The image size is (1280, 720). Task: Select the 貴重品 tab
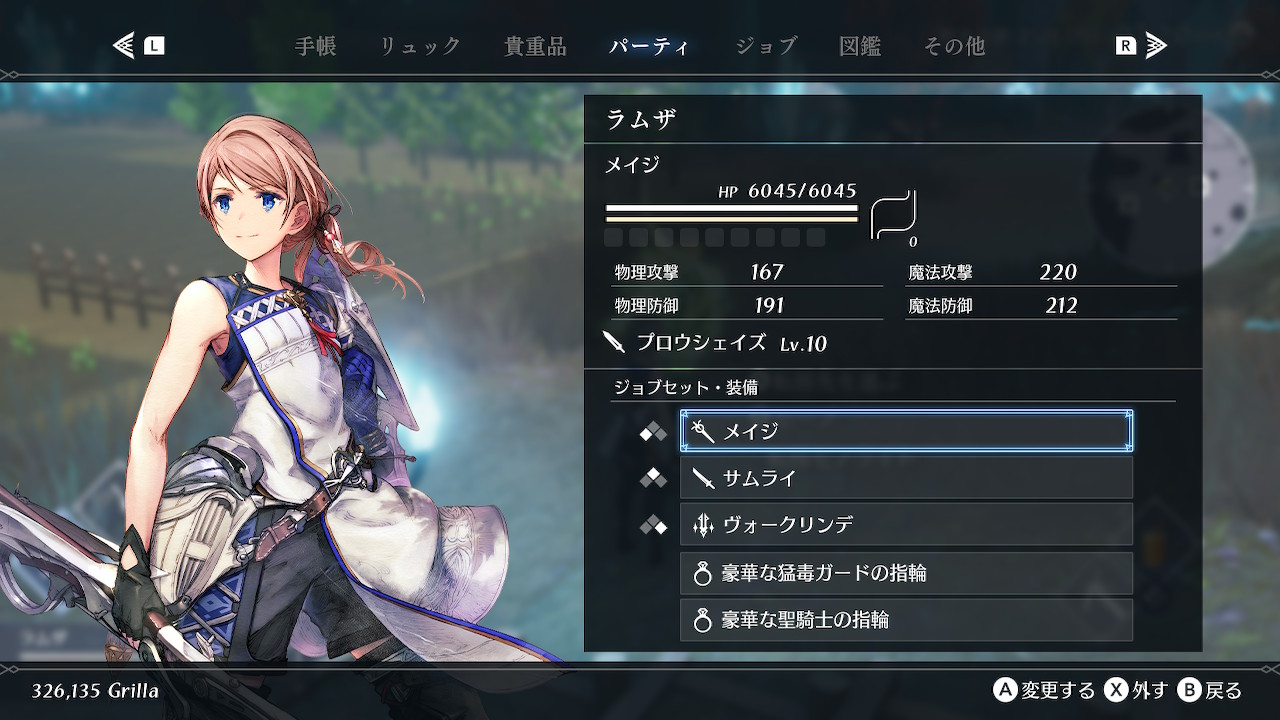(x=535, y=46)
